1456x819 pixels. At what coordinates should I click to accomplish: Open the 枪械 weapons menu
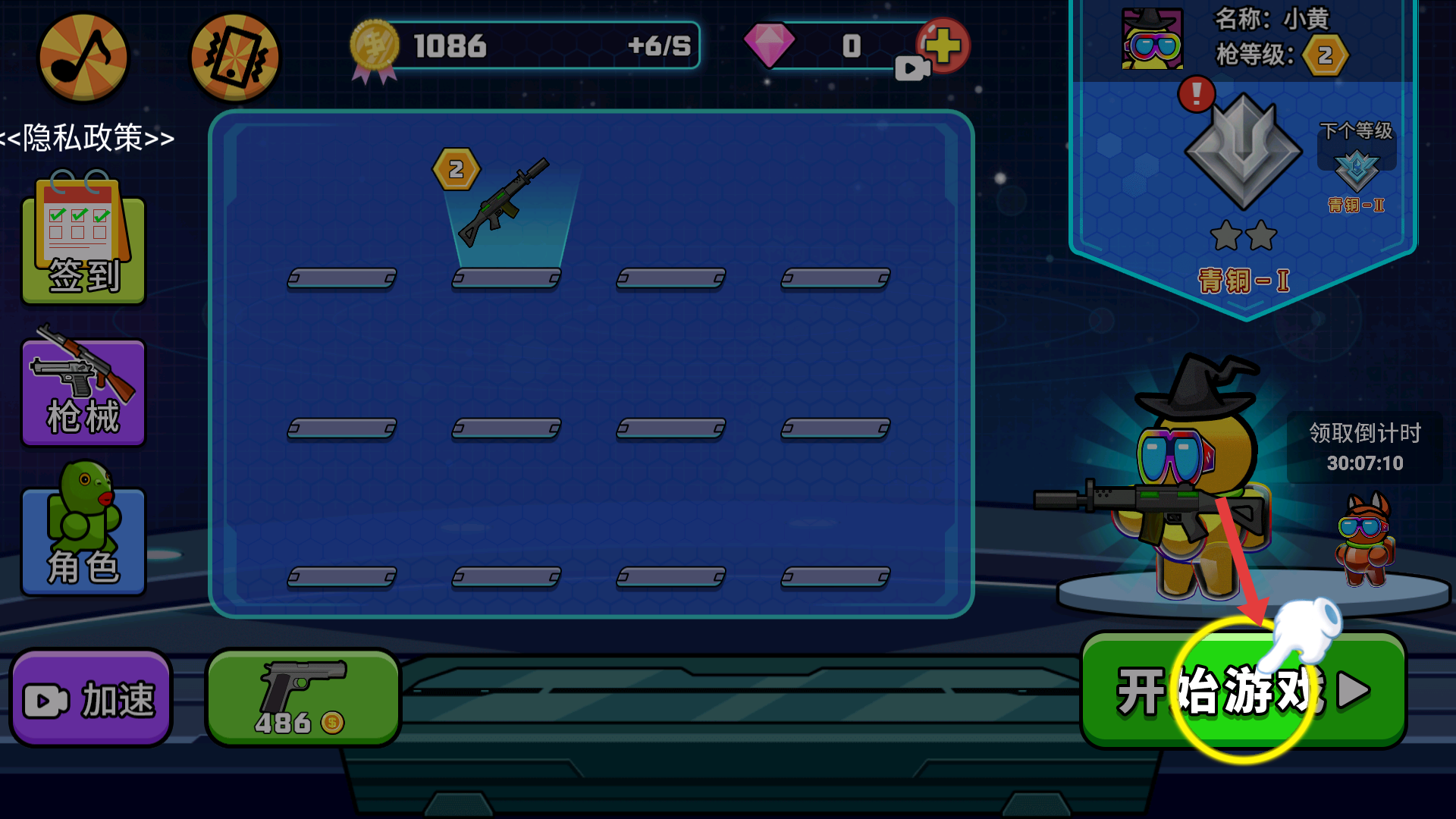(83, 390)
